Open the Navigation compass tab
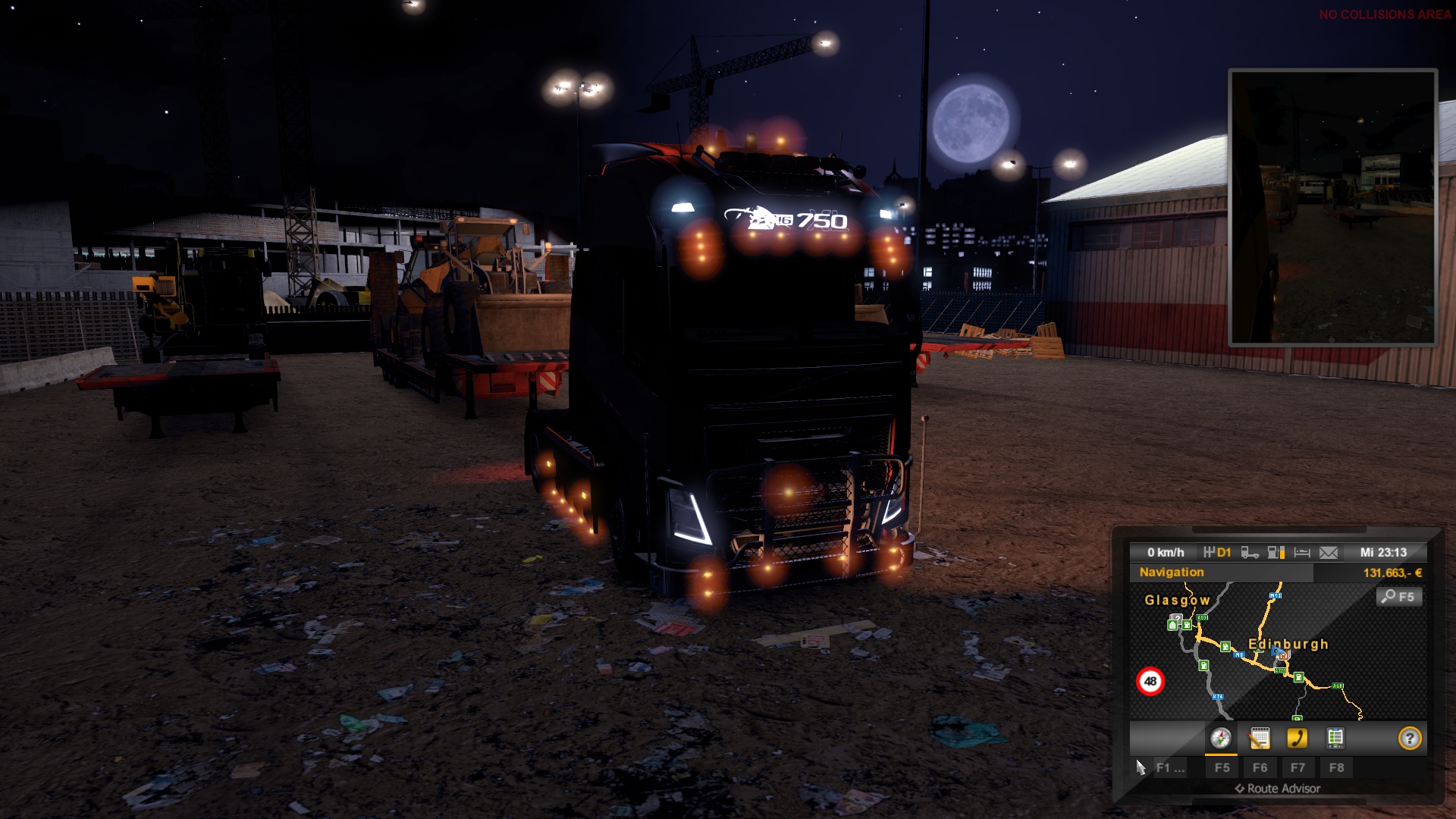This screenshot has height=819, width=1456. tap(1220, 738)
